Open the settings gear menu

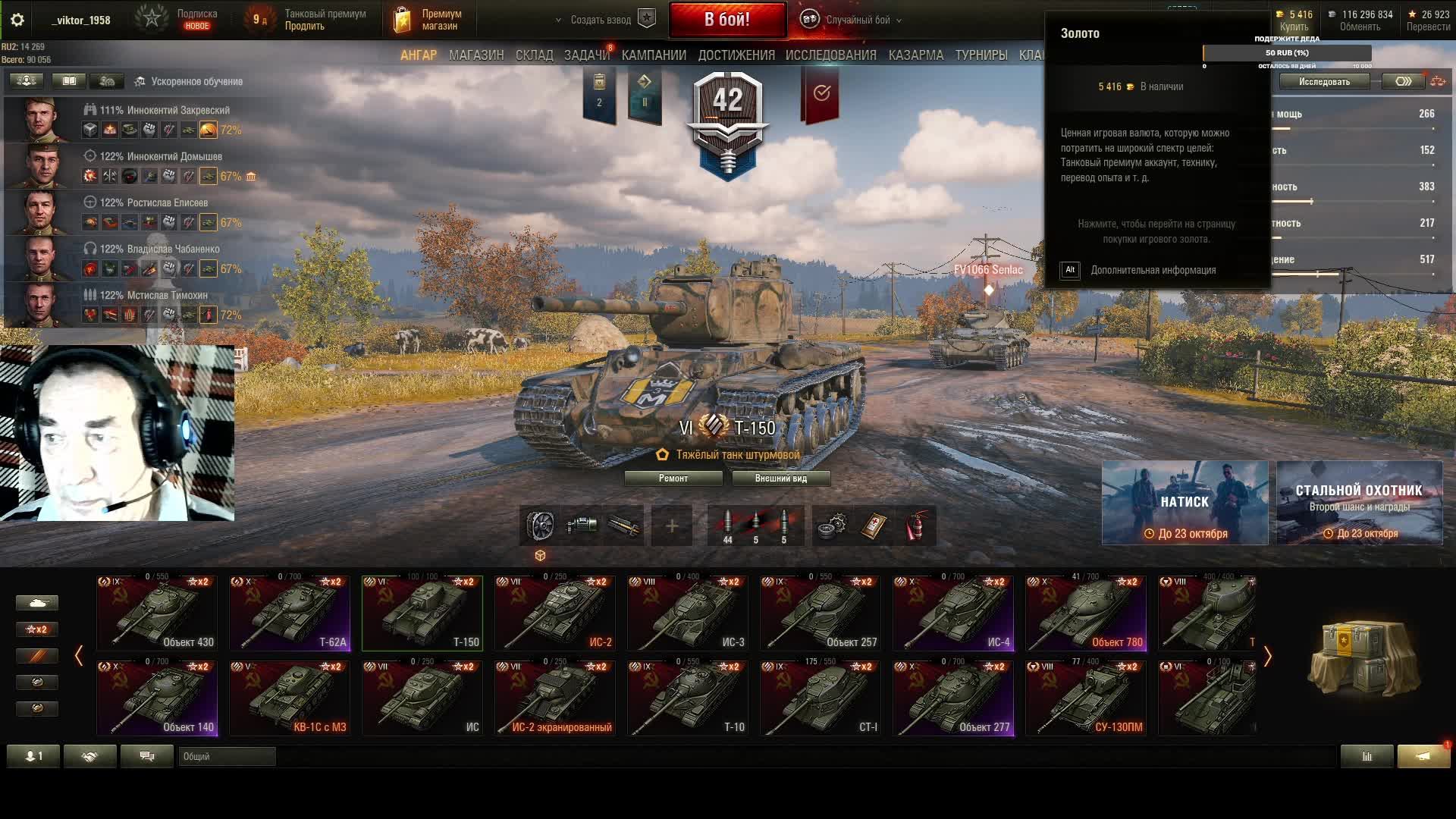click(17, 20)
